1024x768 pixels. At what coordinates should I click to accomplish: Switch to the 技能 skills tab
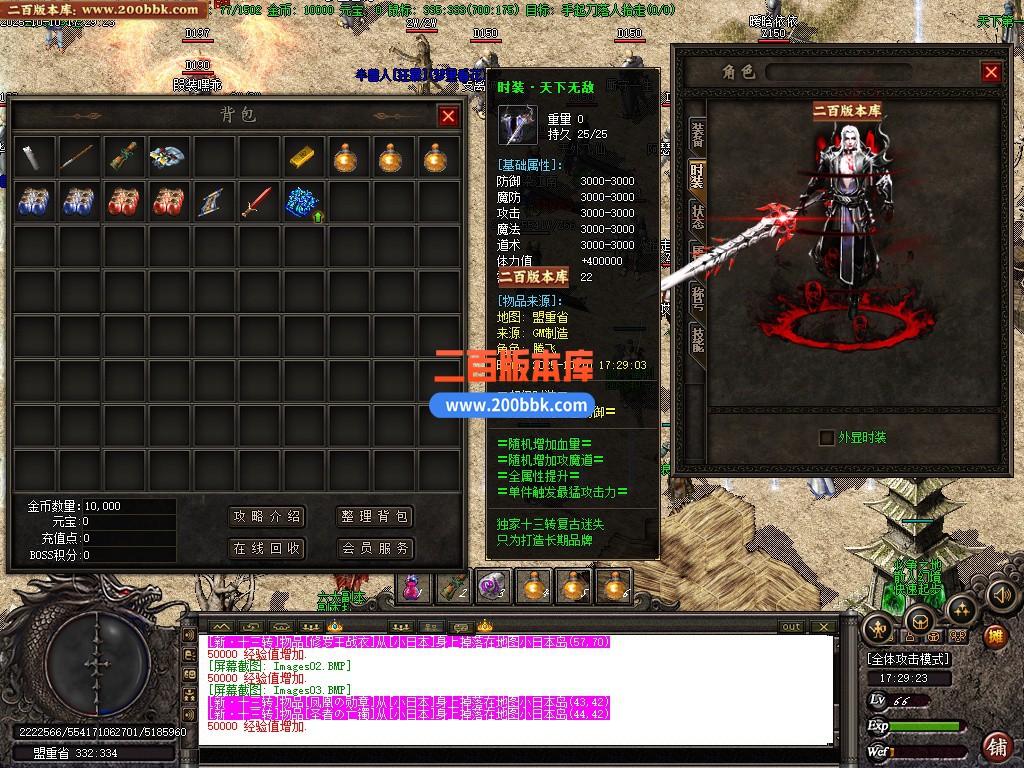click(x=697, y=339)
